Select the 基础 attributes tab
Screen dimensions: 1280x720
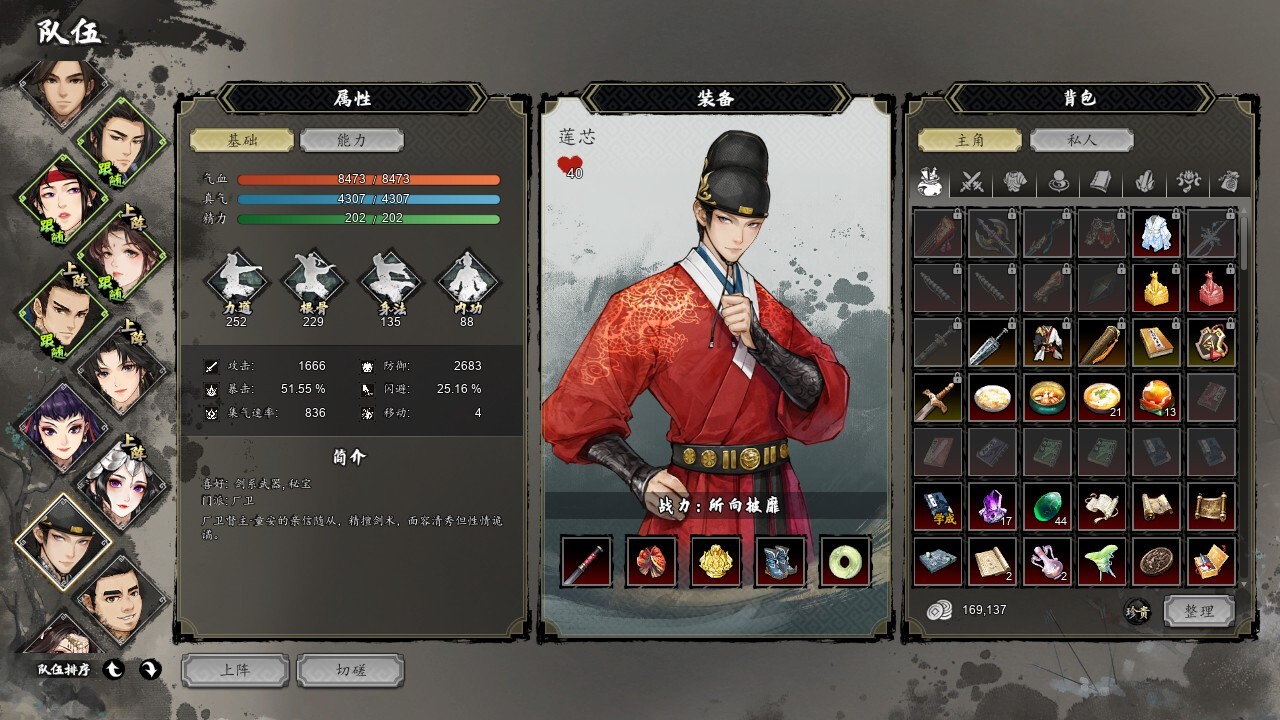pyautogui.click(x=242, y=141)
